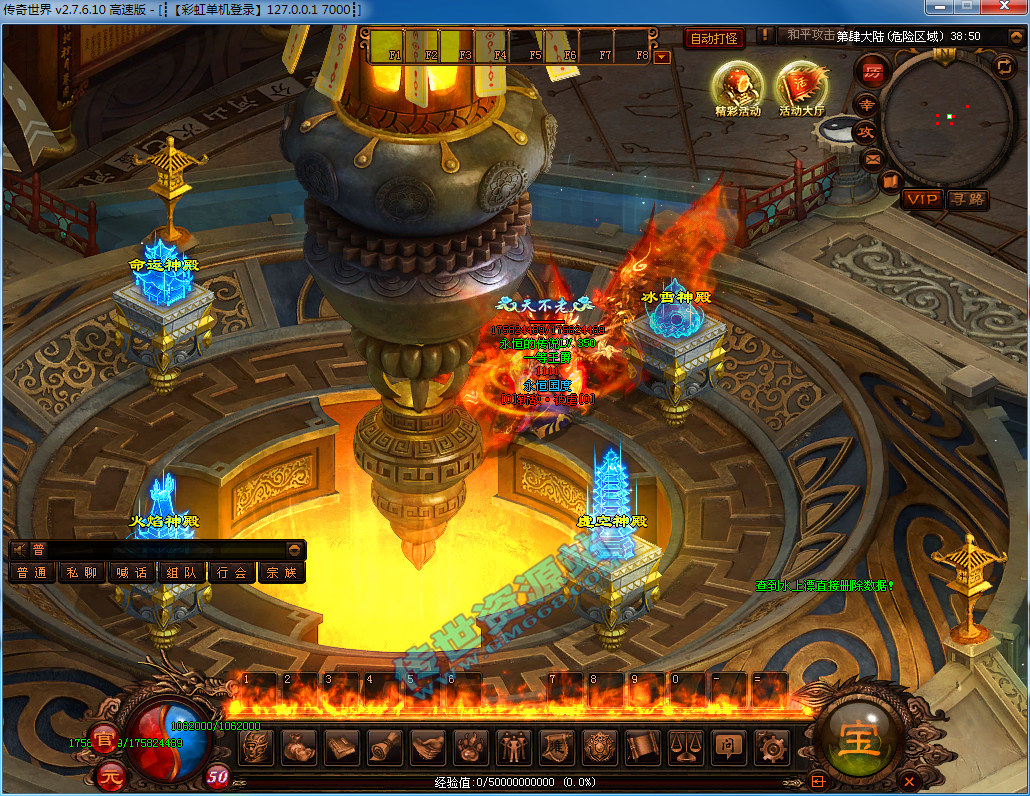Open the balance scales icon

point(685,746)
